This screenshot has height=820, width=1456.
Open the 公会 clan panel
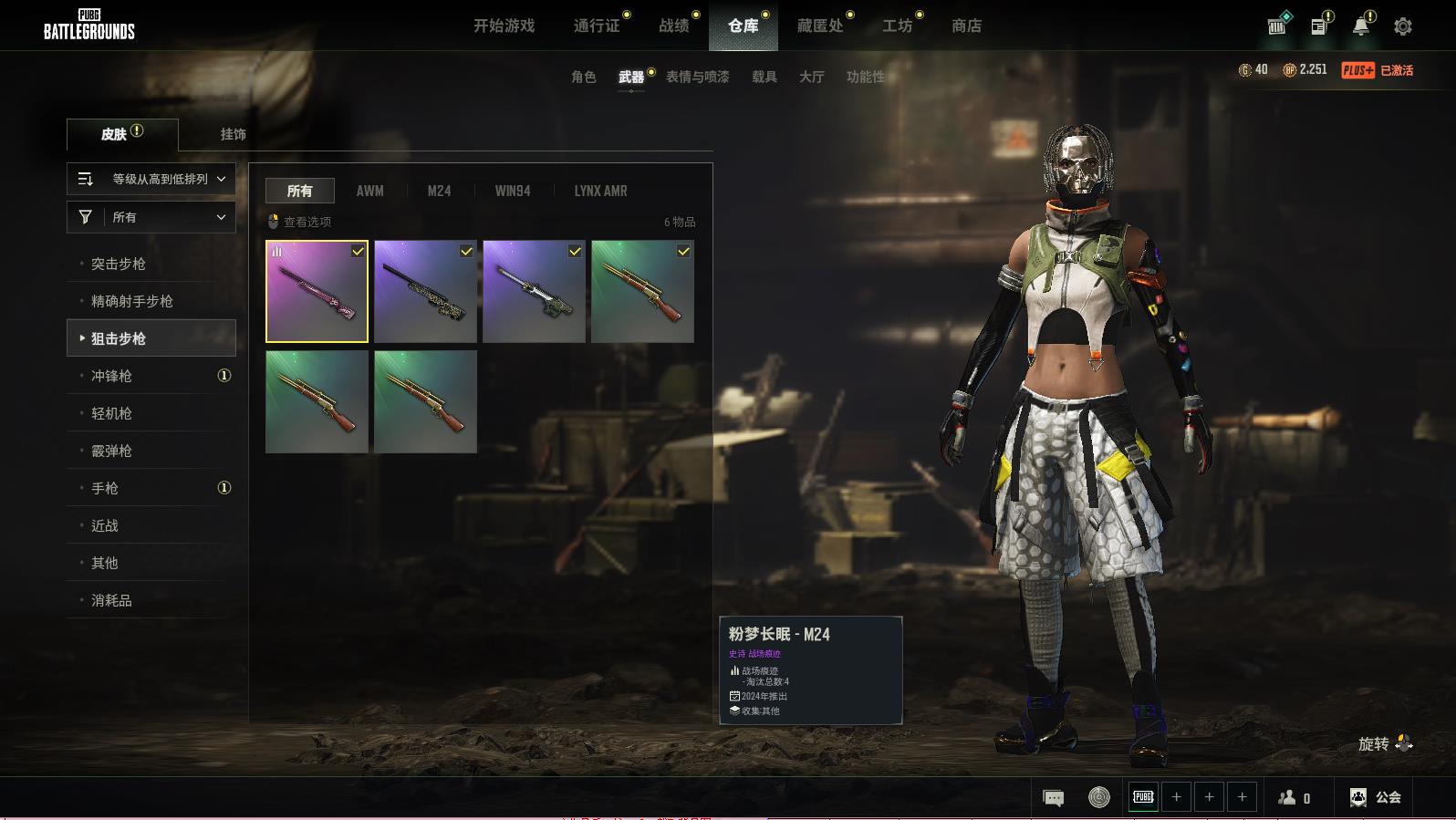tap(1376, 797)
